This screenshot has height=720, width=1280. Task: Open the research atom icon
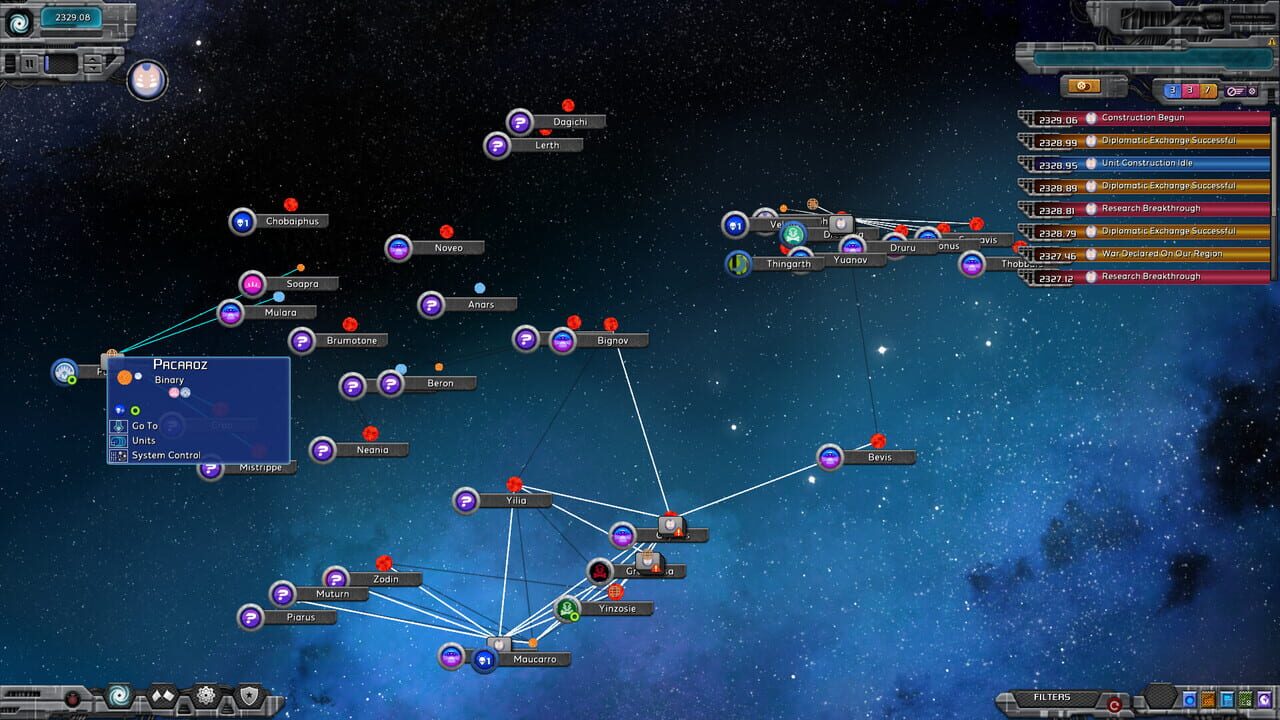[207, 695]
